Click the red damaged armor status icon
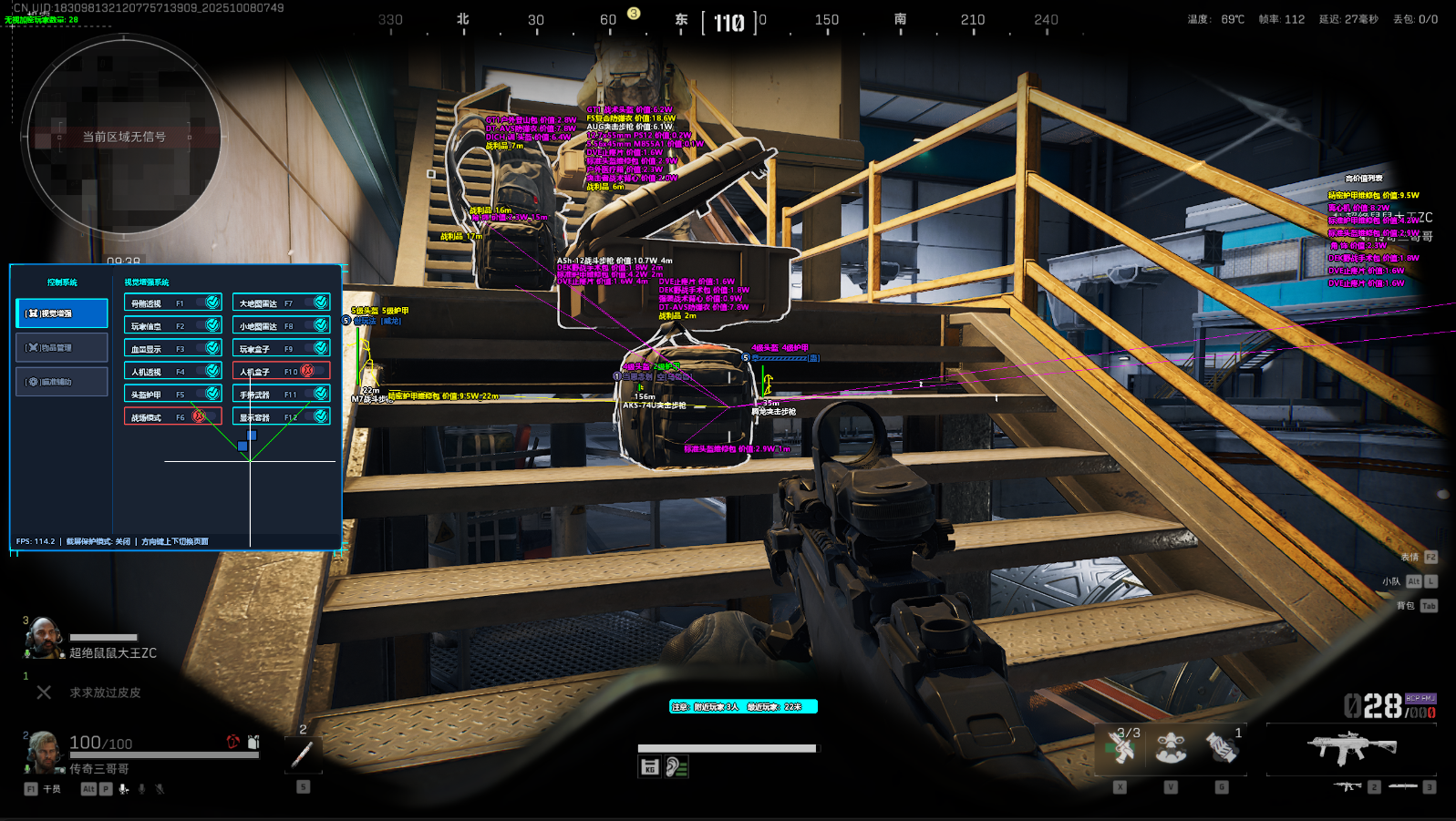 [x=232, y=743]
